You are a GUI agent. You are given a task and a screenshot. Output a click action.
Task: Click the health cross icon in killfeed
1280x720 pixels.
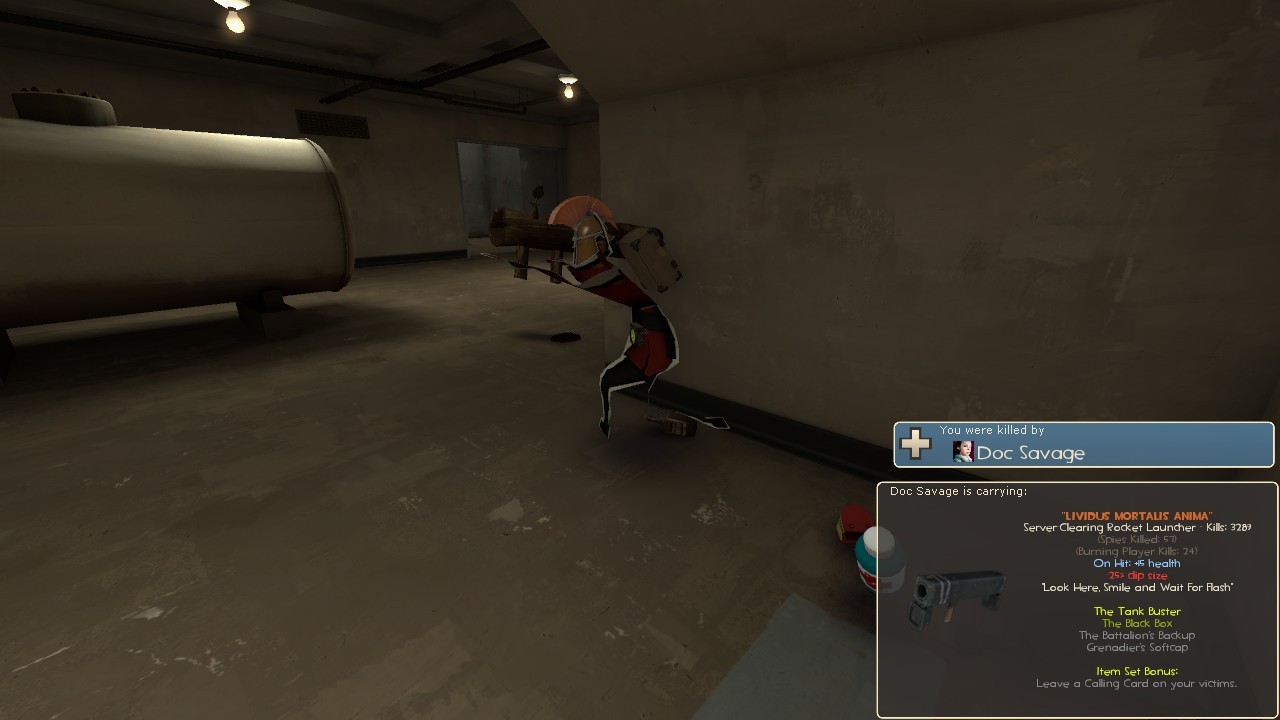[x=914, y=444]
